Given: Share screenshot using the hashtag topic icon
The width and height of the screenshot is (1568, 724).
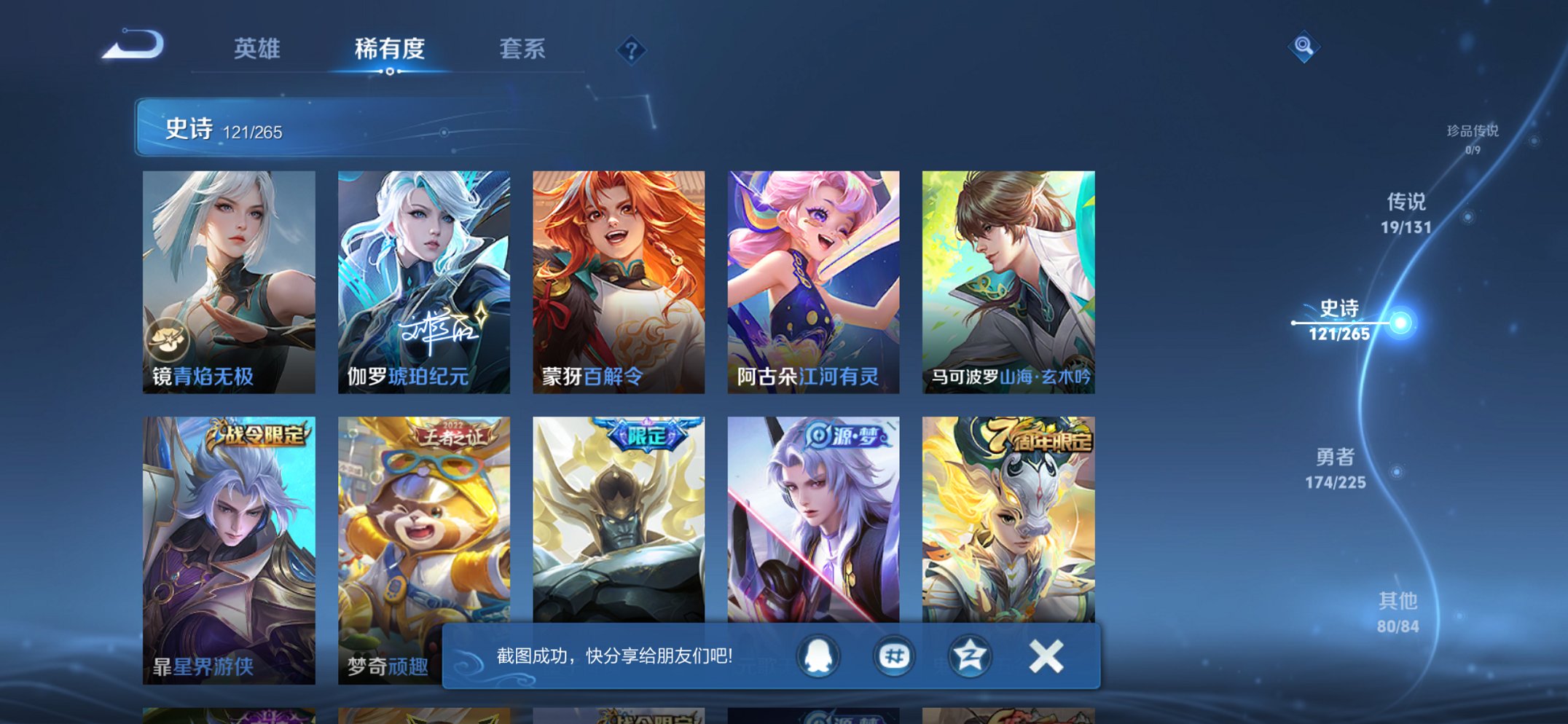Looking at the screenshot, I should coord(896,656).
